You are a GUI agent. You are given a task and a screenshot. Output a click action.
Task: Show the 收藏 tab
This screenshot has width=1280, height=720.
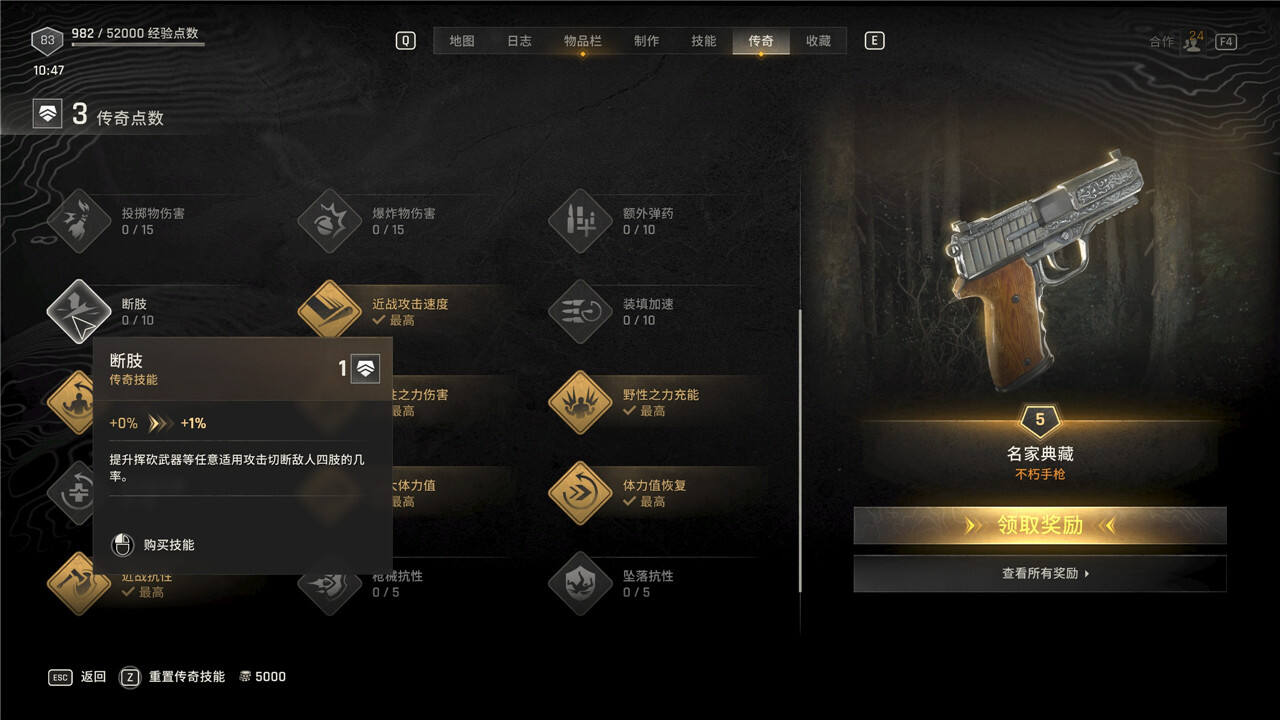pos(818,41)
